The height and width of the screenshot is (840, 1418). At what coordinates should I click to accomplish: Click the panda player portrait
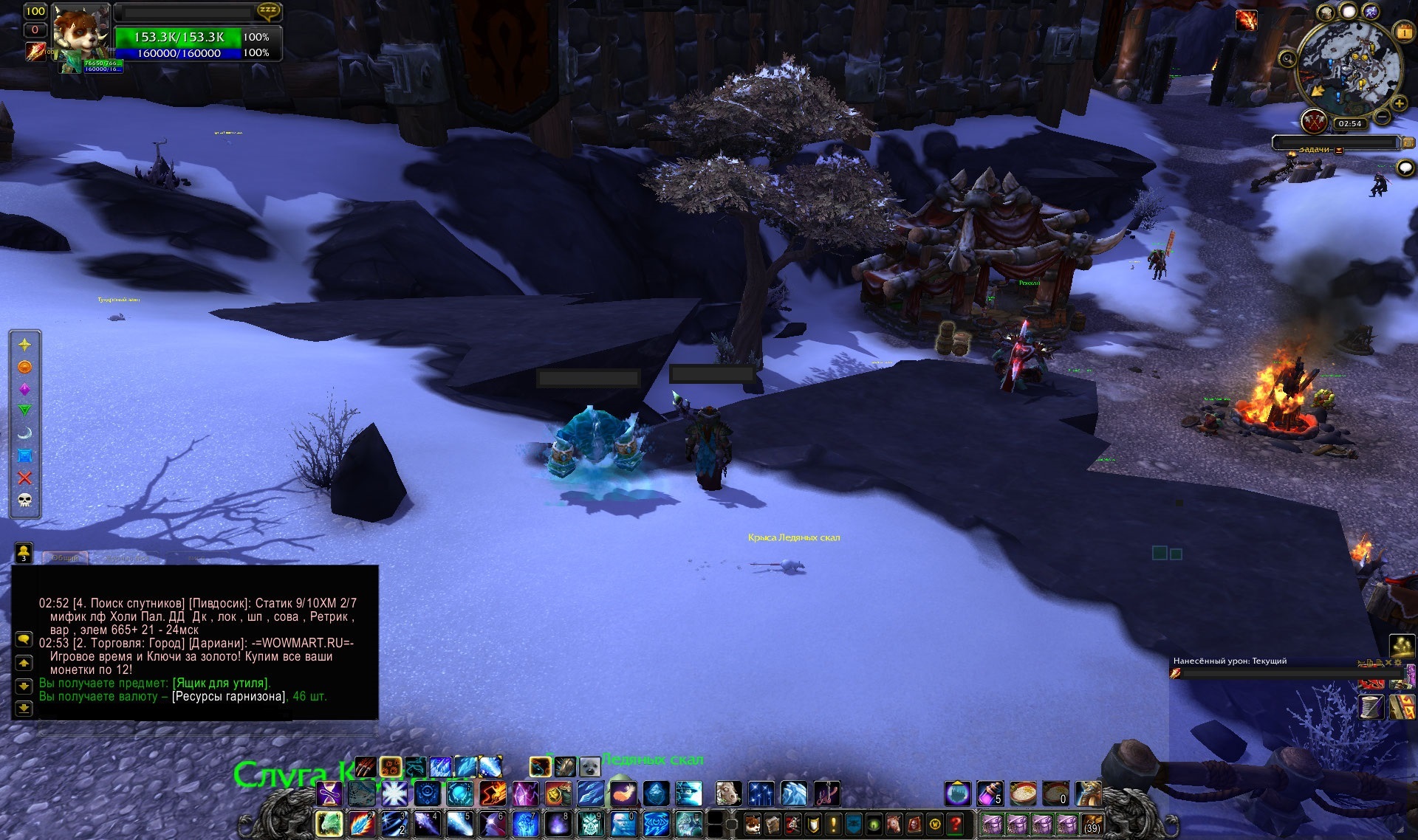pyautogui.click(x=81, y=32)
